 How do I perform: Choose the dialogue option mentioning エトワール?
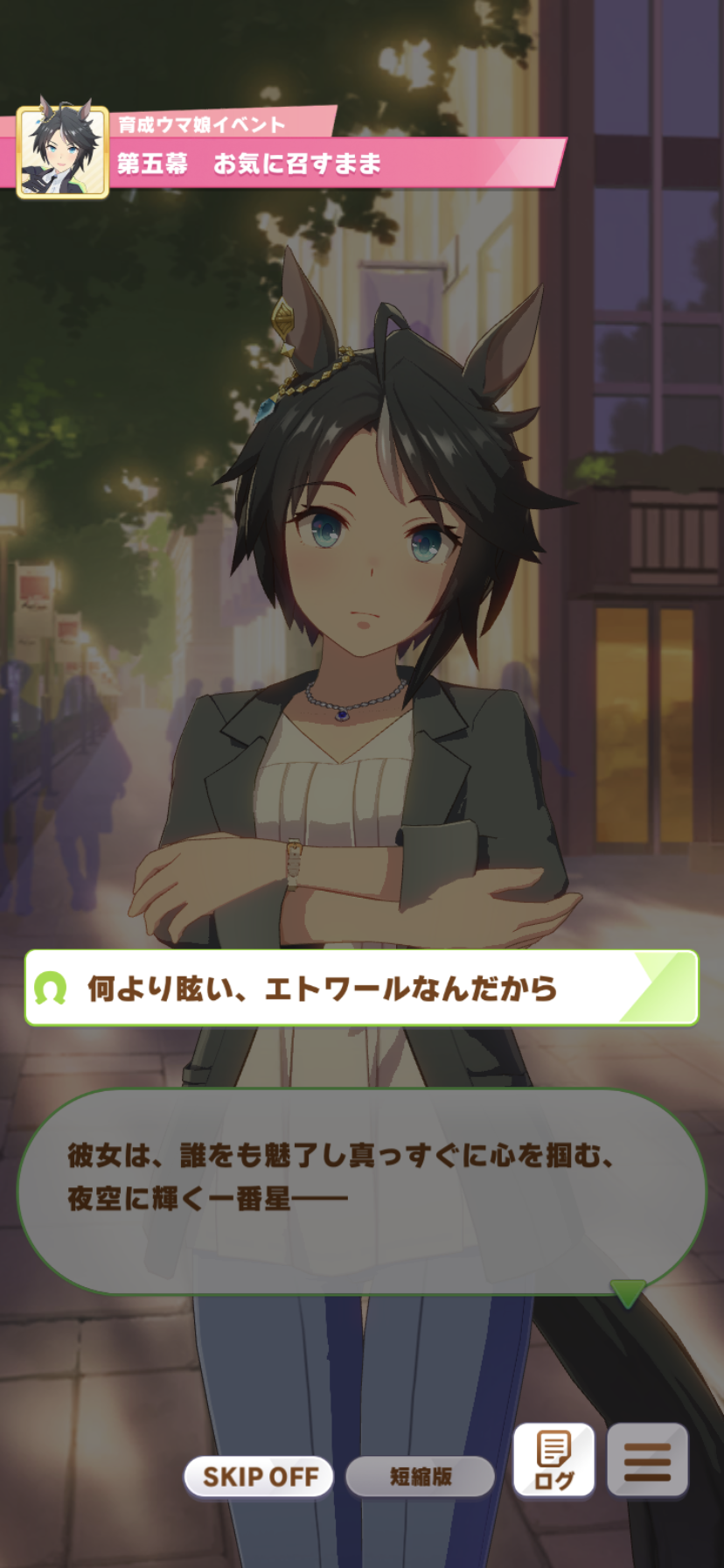[x=361, y=988]
